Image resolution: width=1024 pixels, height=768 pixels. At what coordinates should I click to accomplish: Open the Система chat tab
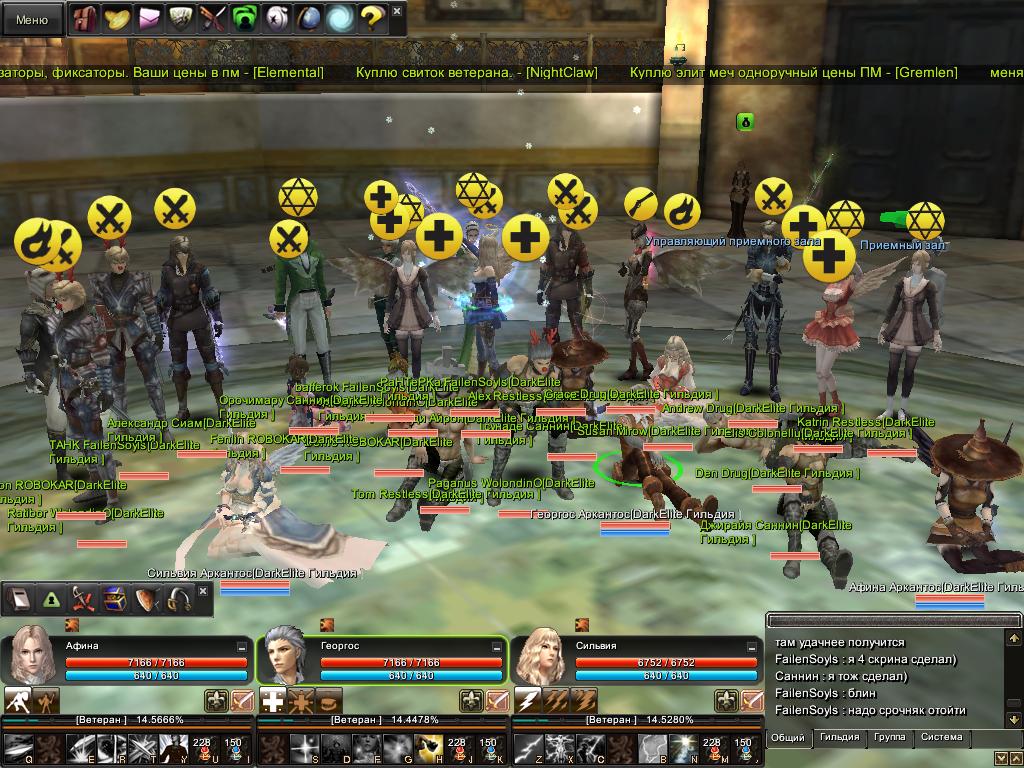coord(941,737)
